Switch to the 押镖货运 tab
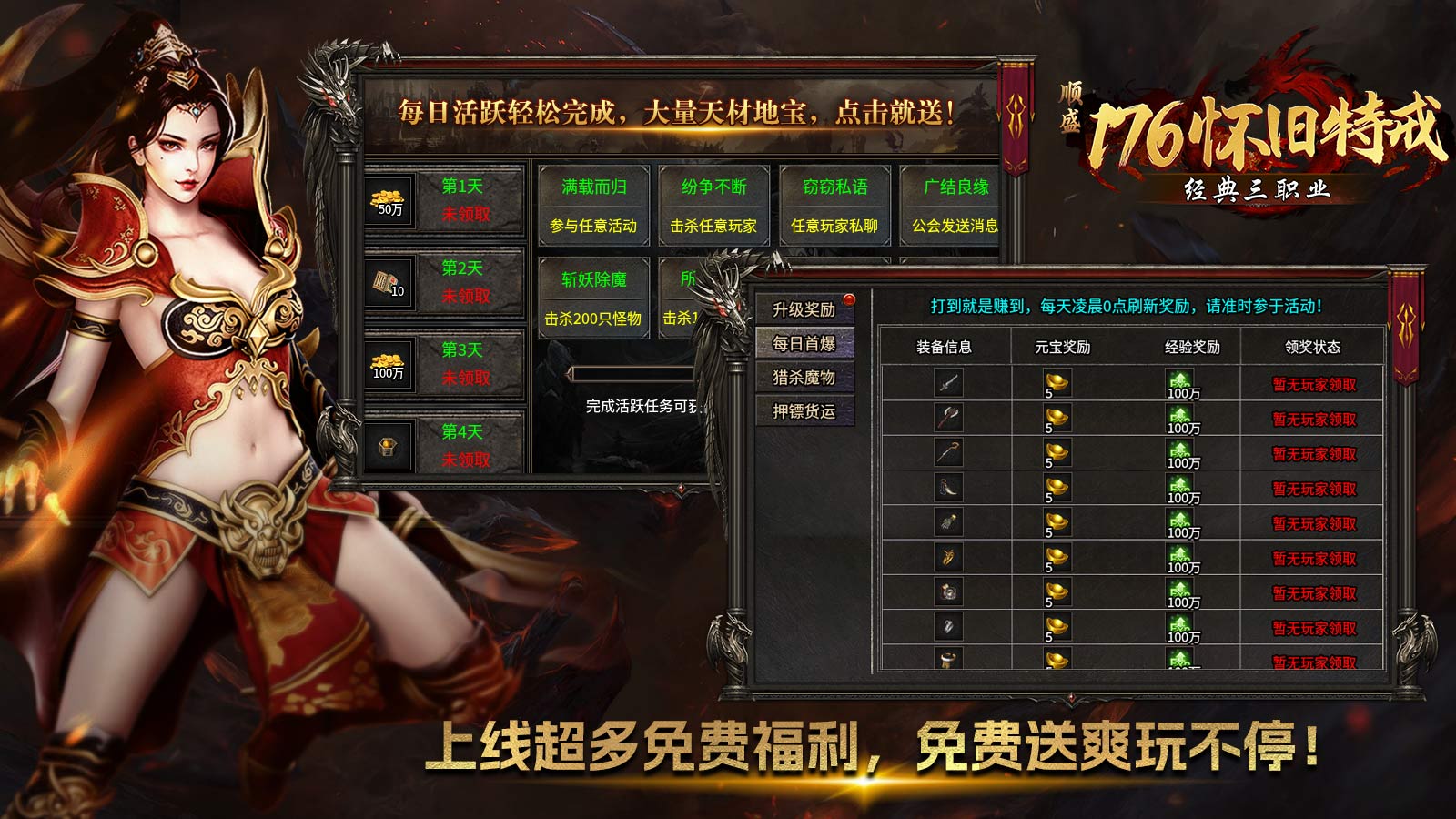This screenshot has width=1456, height=819. pos(804,411)
